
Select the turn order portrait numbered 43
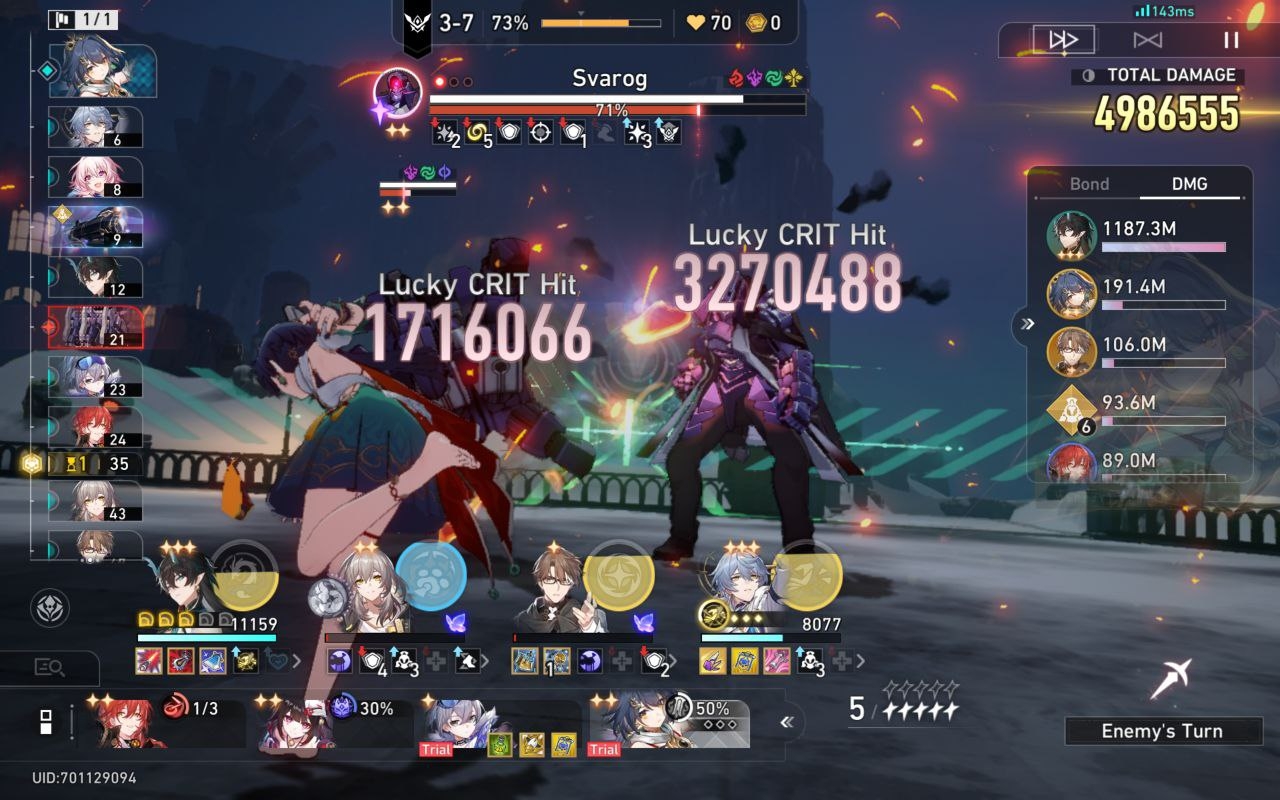pos(94,501)
